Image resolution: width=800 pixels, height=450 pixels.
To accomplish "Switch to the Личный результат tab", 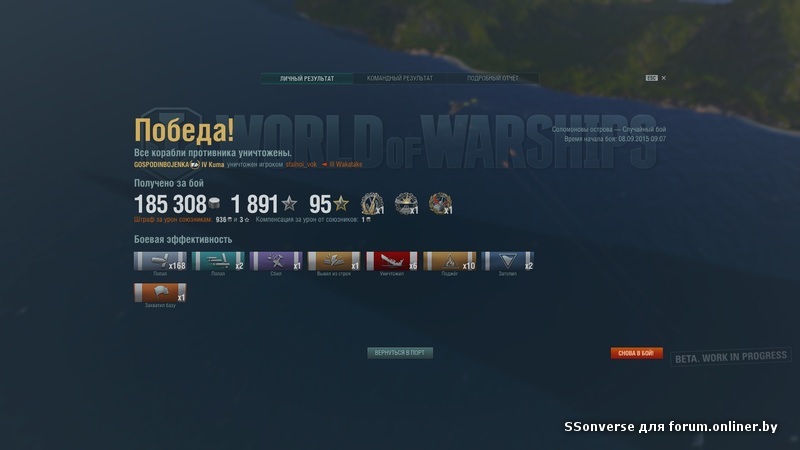I will [x=307, y=78].
